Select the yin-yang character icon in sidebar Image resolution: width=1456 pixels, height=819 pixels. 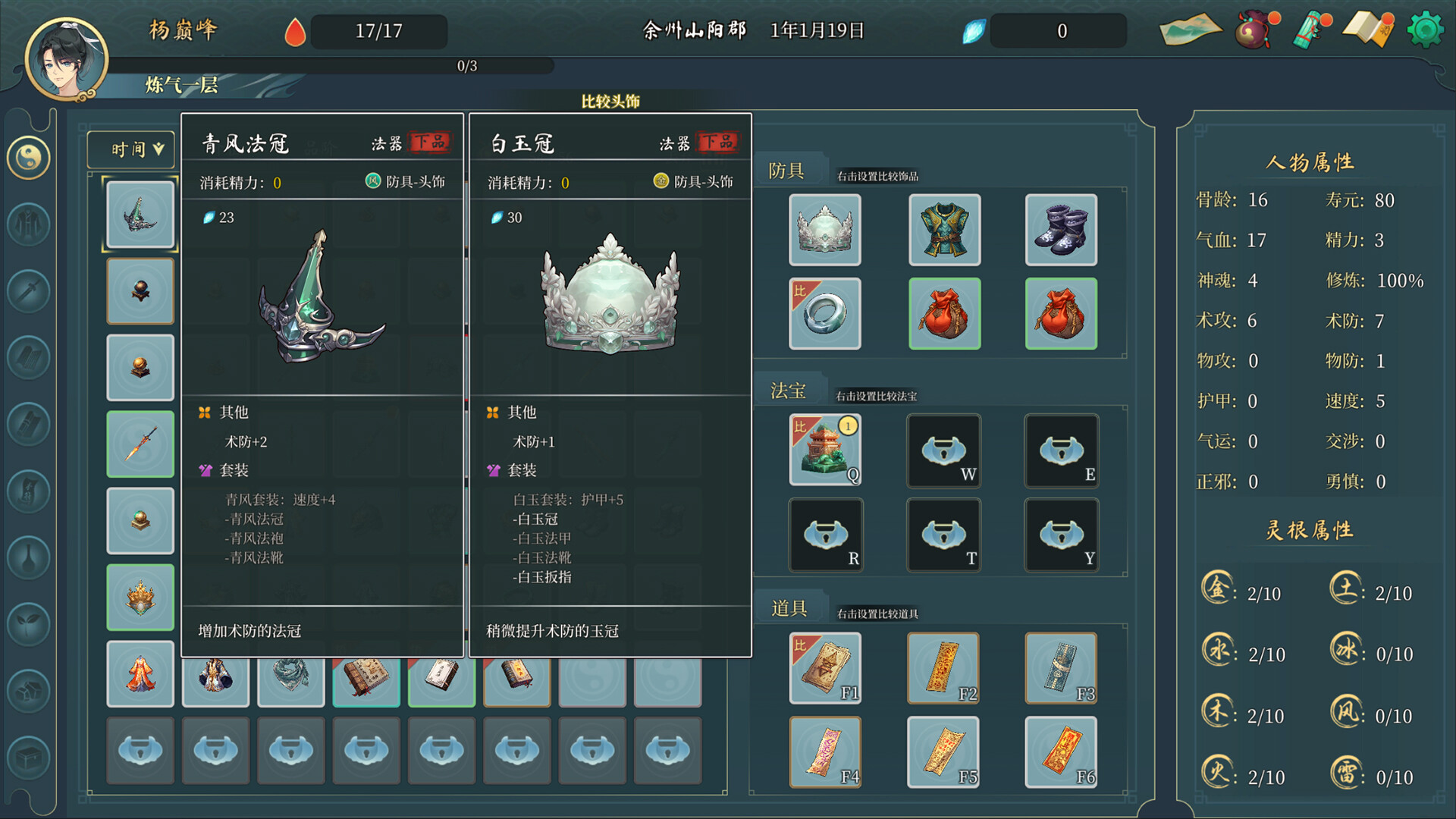click(x=28, y=159)
